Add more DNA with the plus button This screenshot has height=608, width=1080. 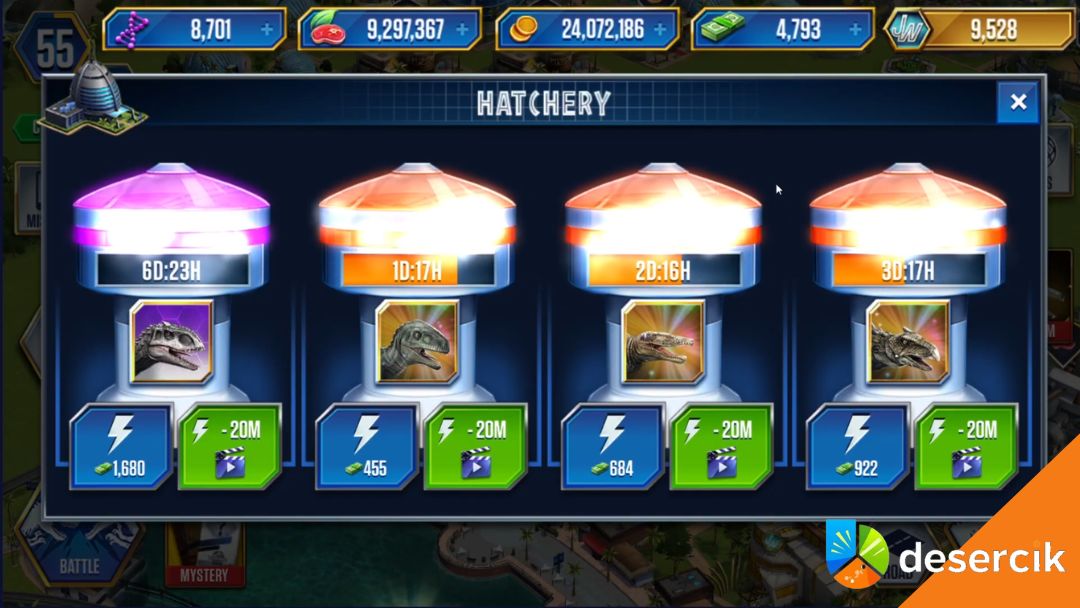click(267, 30)
